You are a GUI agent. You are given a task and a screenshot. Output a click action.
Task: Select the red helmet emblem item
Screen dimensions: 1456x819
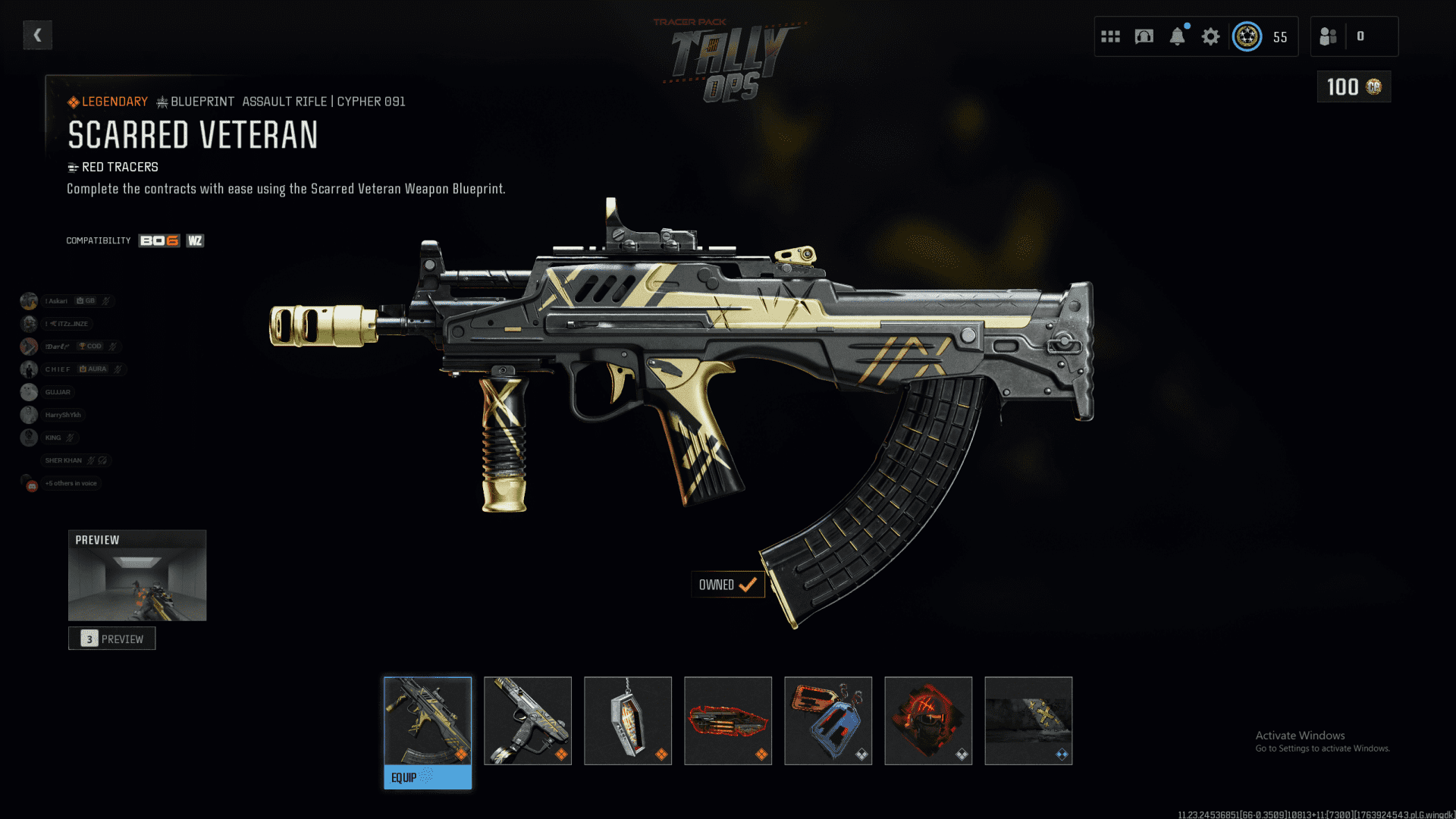coord(928,720)
